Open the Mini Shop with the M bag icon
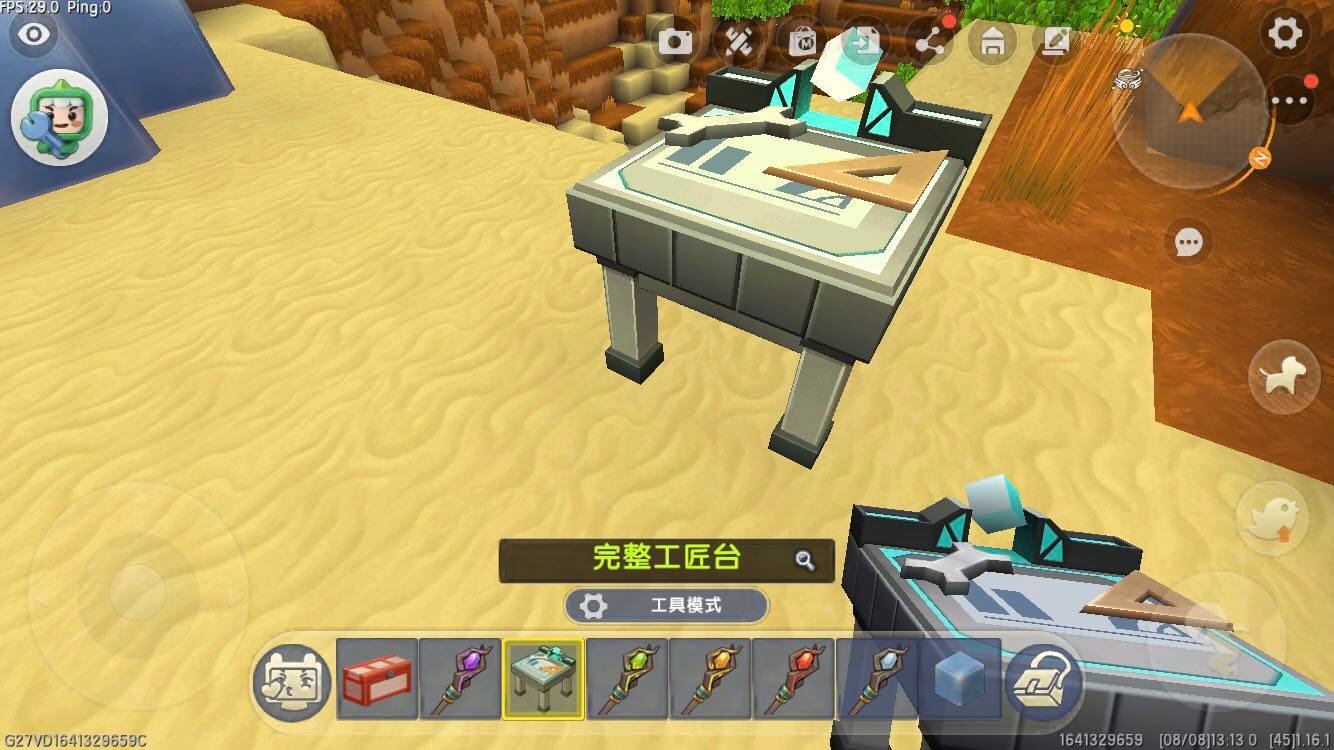 pyautogui.click(x=805, y=41)
